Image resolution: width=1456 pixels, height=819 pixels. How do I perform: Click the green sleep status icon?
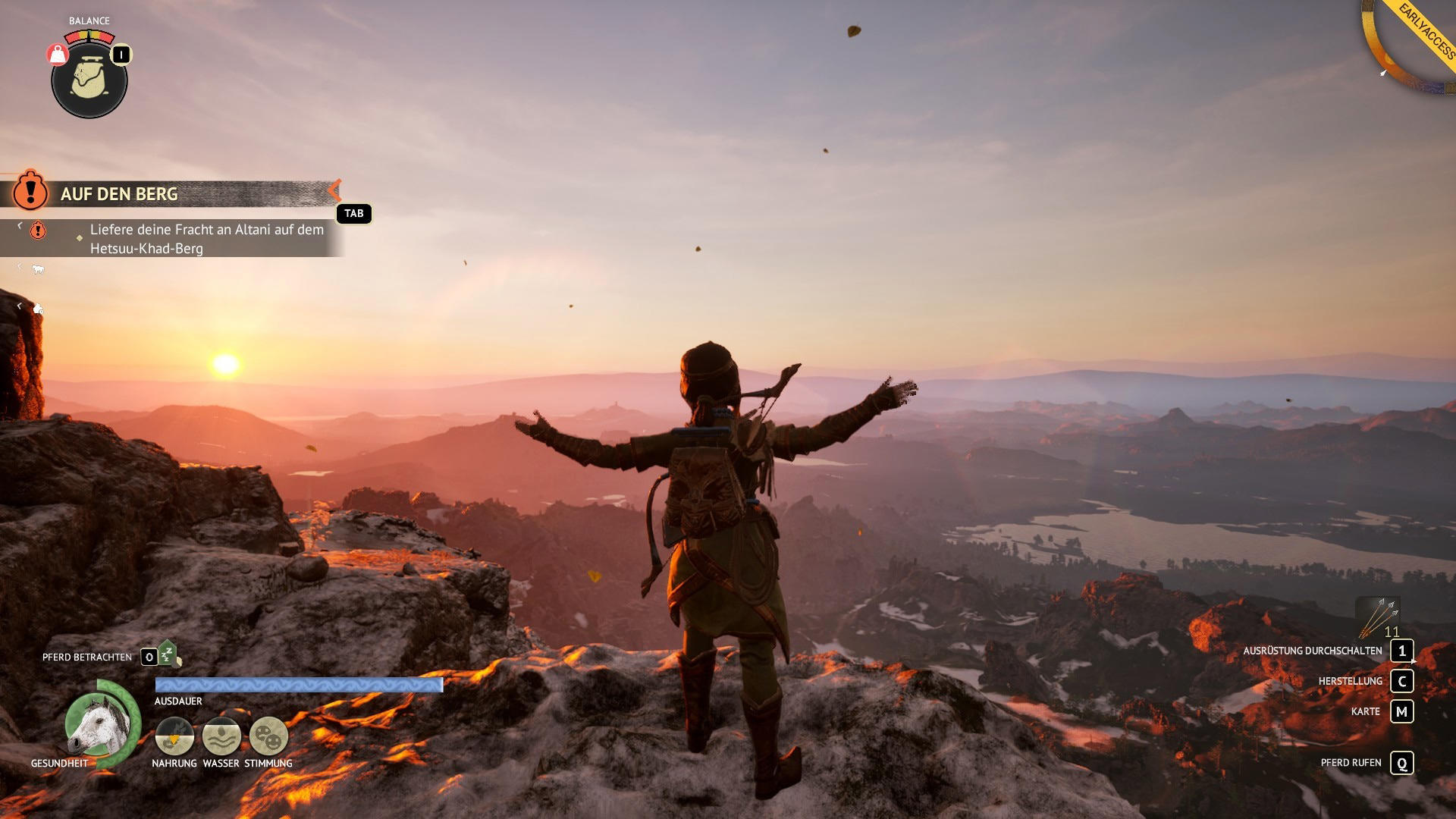(x=168, y=654)
